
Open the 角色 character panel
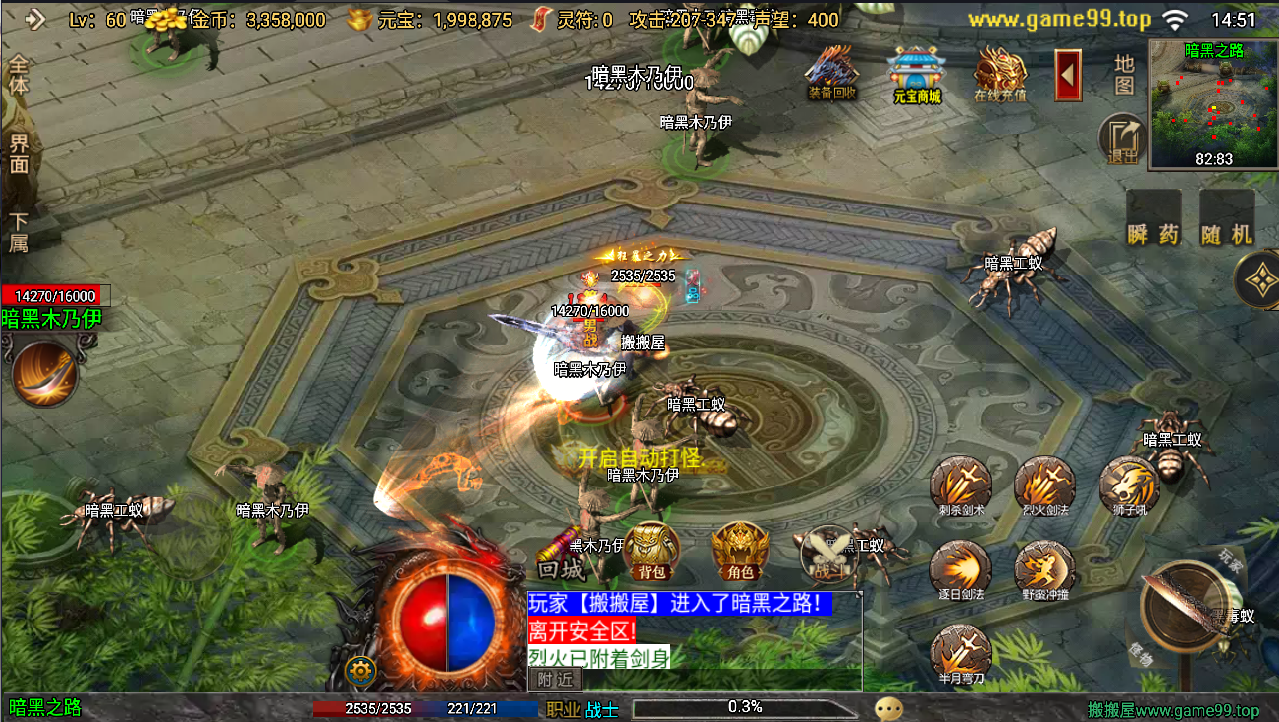[x=740, y=551]
